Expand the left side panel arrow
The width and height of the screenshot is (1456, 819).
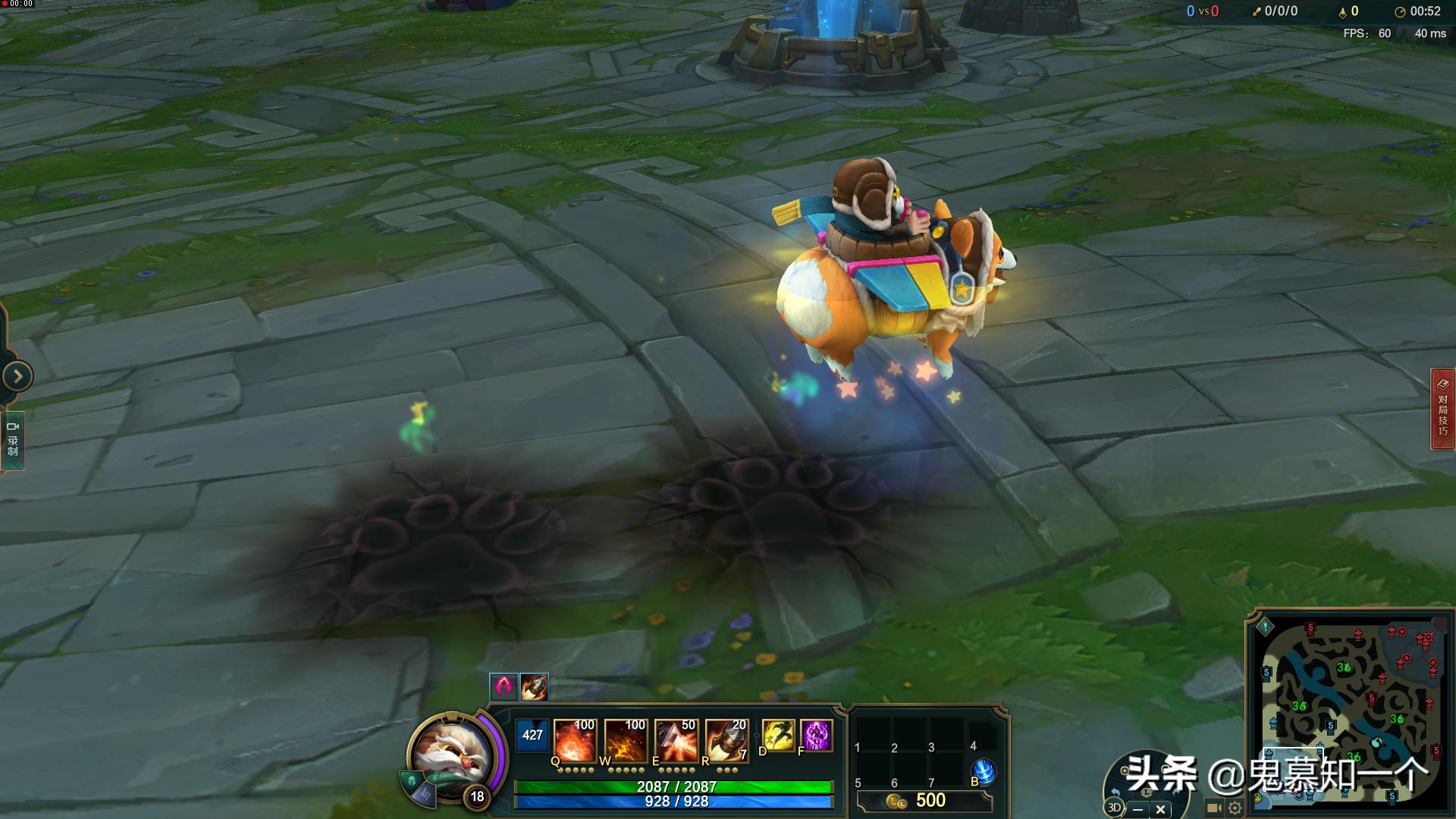17,375
